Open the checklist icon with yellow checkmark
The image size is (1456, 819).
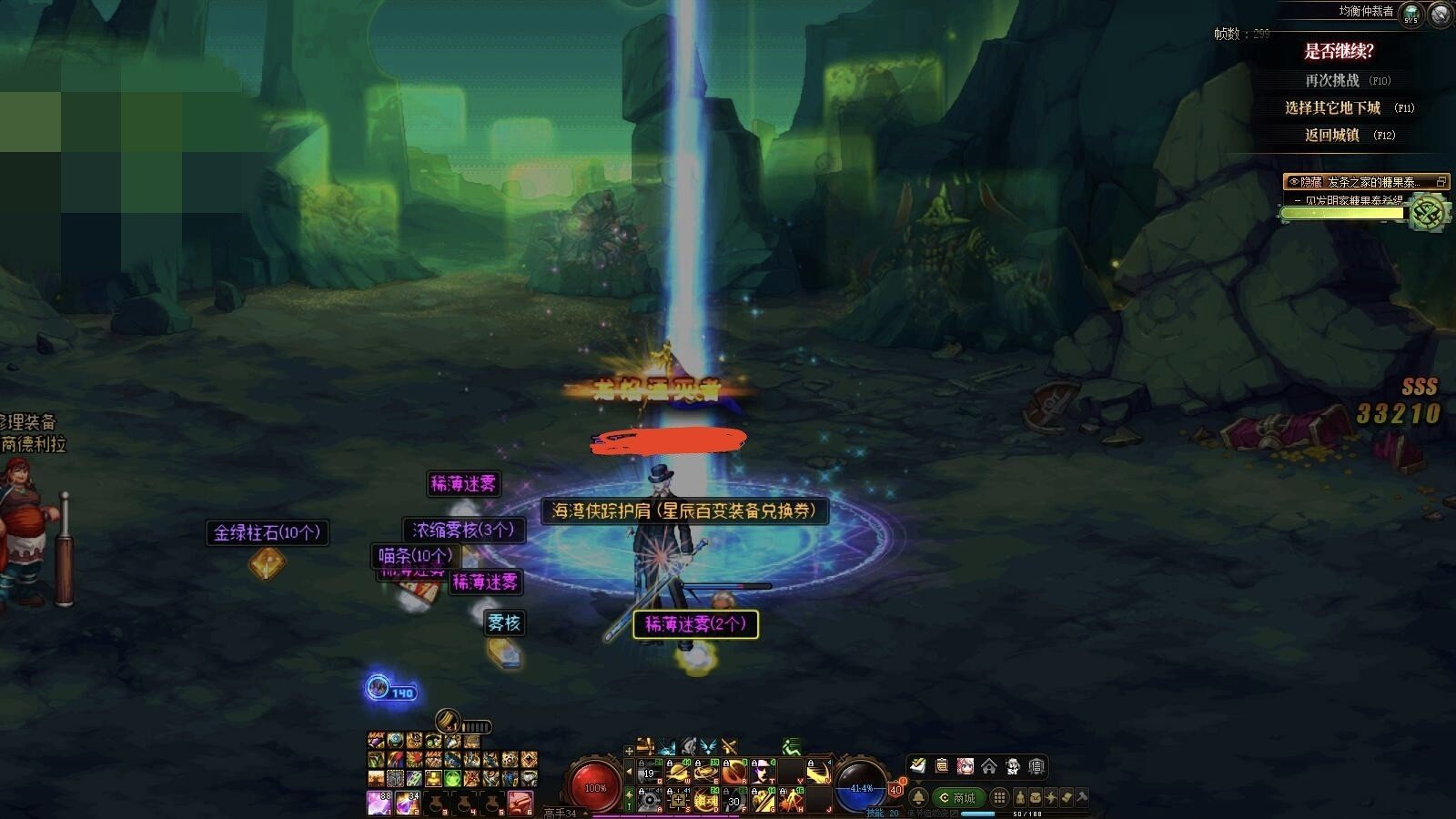coord(918,766)
